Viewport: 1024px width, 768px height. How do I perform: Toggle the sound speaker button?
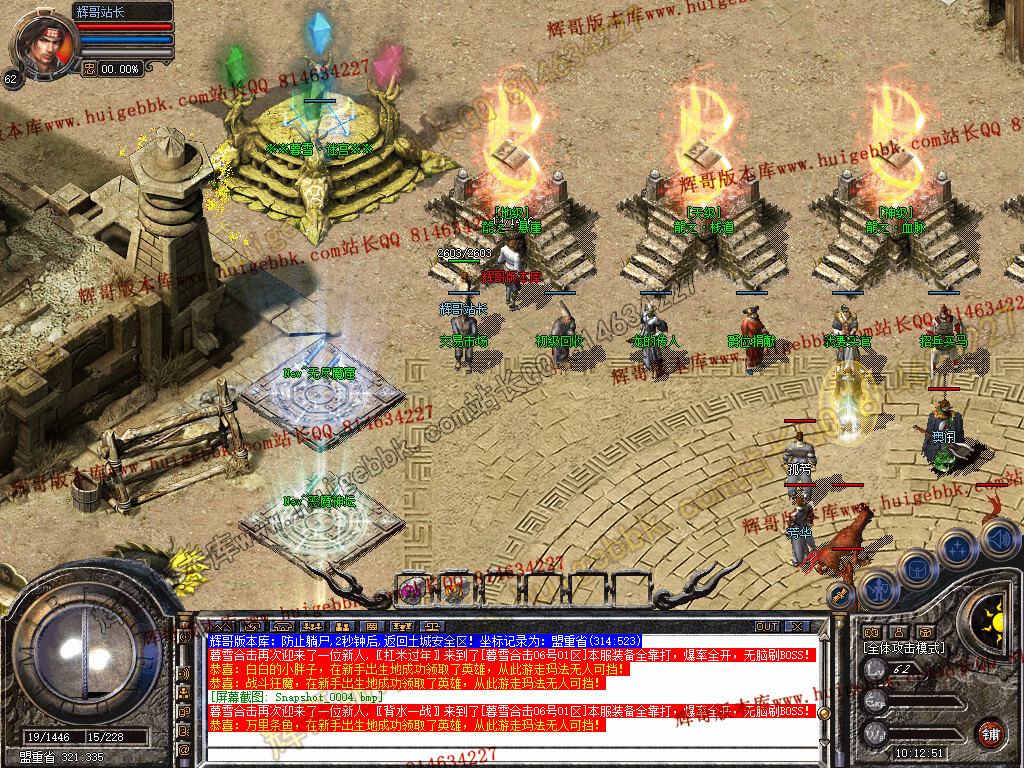tap(999, 540)
